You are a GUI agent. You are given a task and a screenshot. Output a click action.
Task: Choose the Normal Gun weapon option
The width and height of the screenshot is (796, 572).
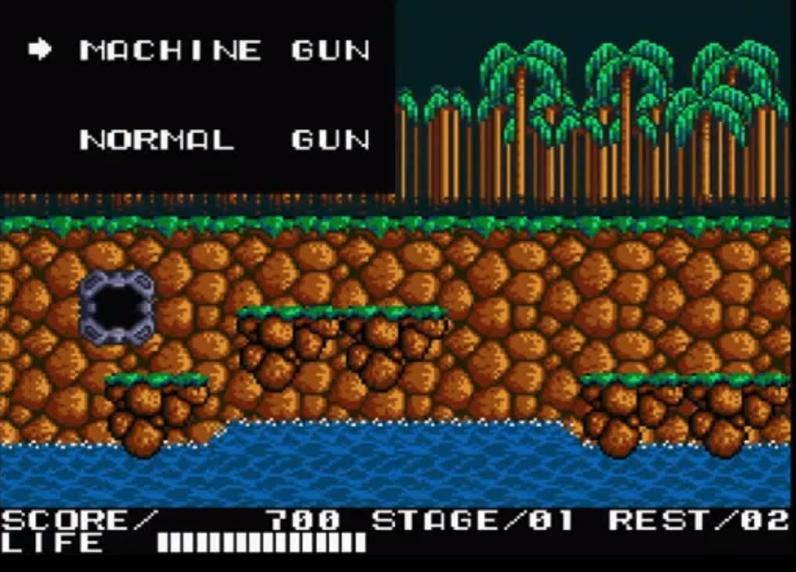coord(224,138)
